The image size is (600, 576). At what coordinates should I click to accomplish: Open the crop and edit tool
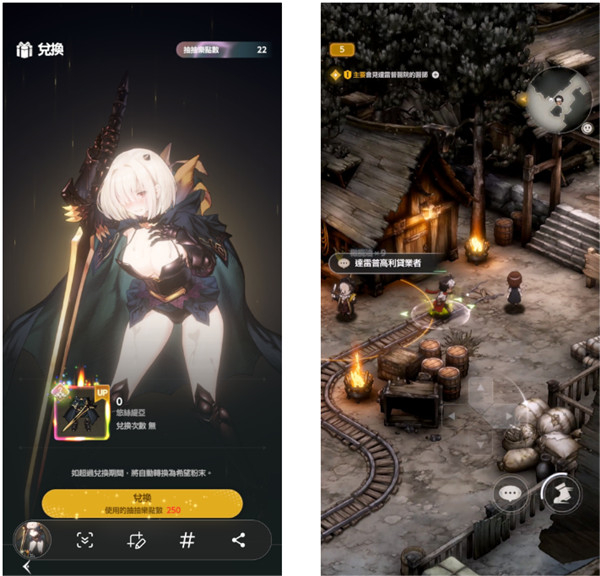click(x=137, y=540)
